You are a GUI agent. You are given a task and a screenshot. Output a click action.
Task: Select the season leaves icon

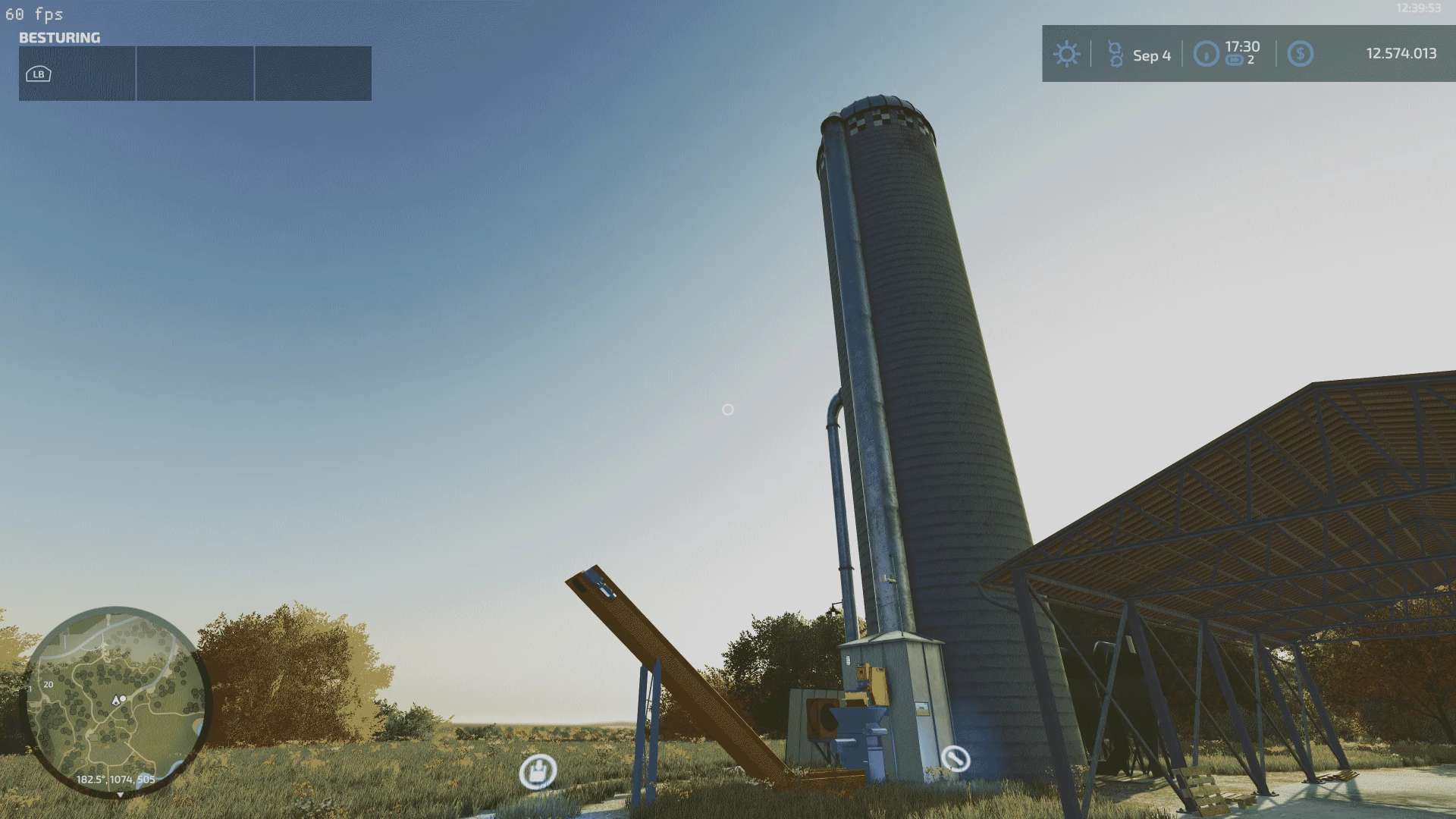(1114, 54)
